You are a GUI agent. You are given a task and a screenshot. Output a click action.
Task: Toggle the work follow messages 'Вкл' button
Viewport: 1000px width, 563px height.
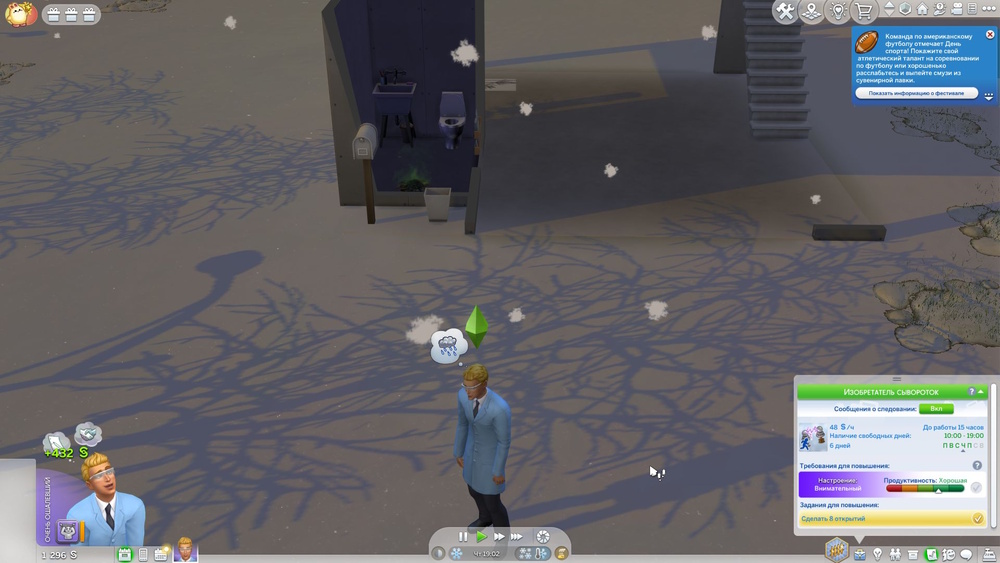pos(936,409)
